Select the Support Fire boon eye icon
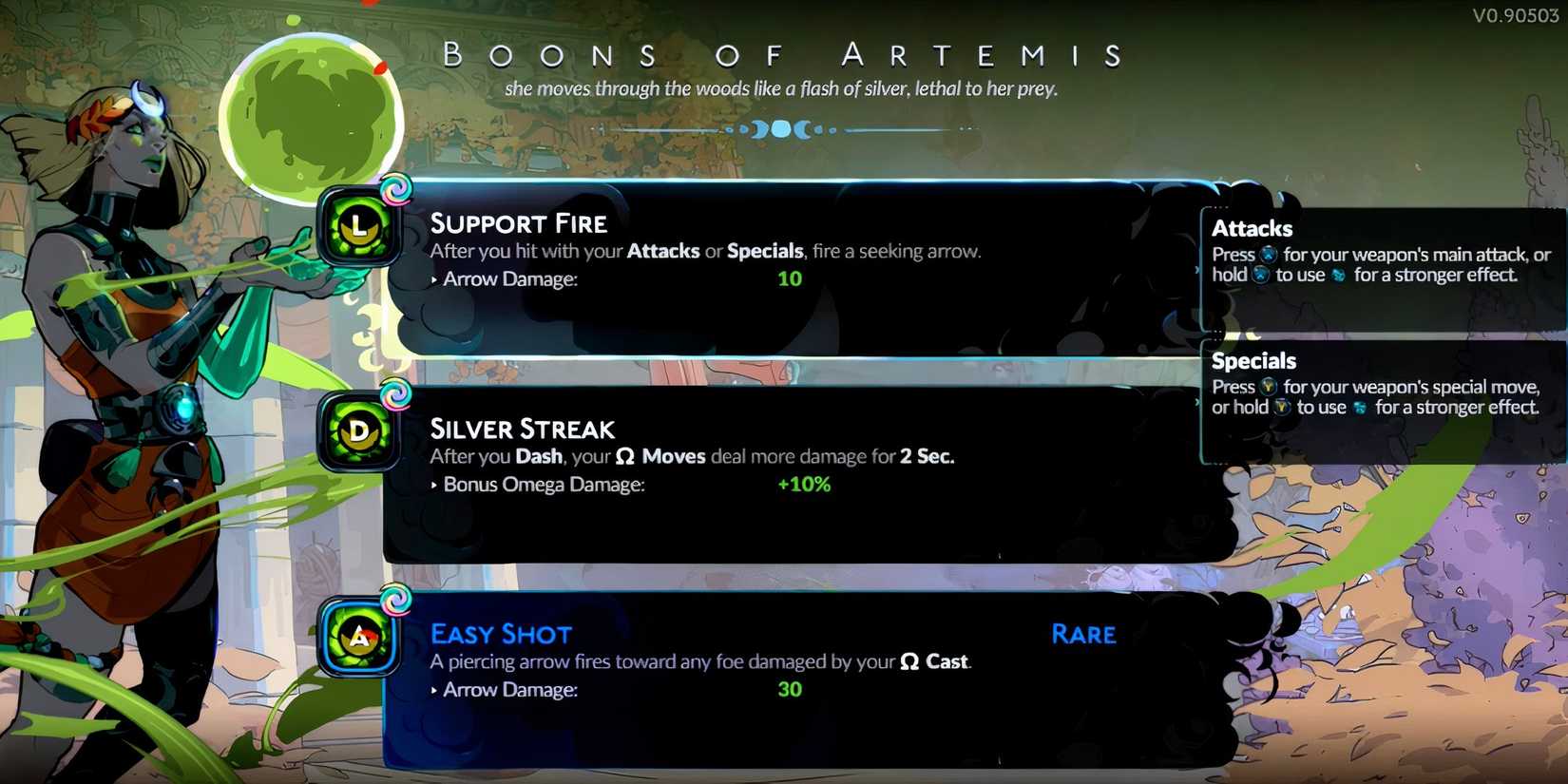This screenshot has height=784, width=1568. click(x=359, y=228)
